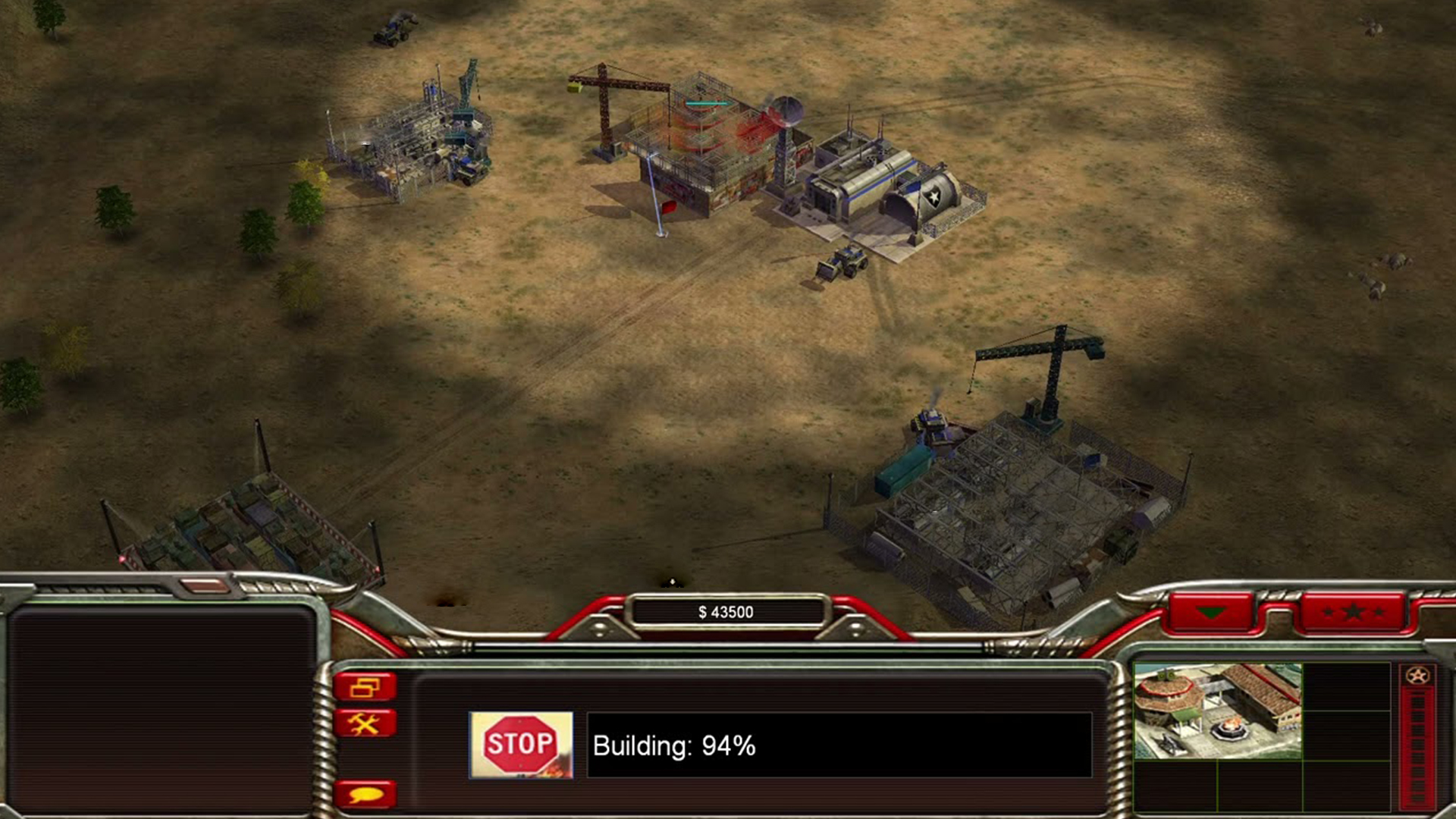Click the crossed hammer and wrench button

pos(365,724)
